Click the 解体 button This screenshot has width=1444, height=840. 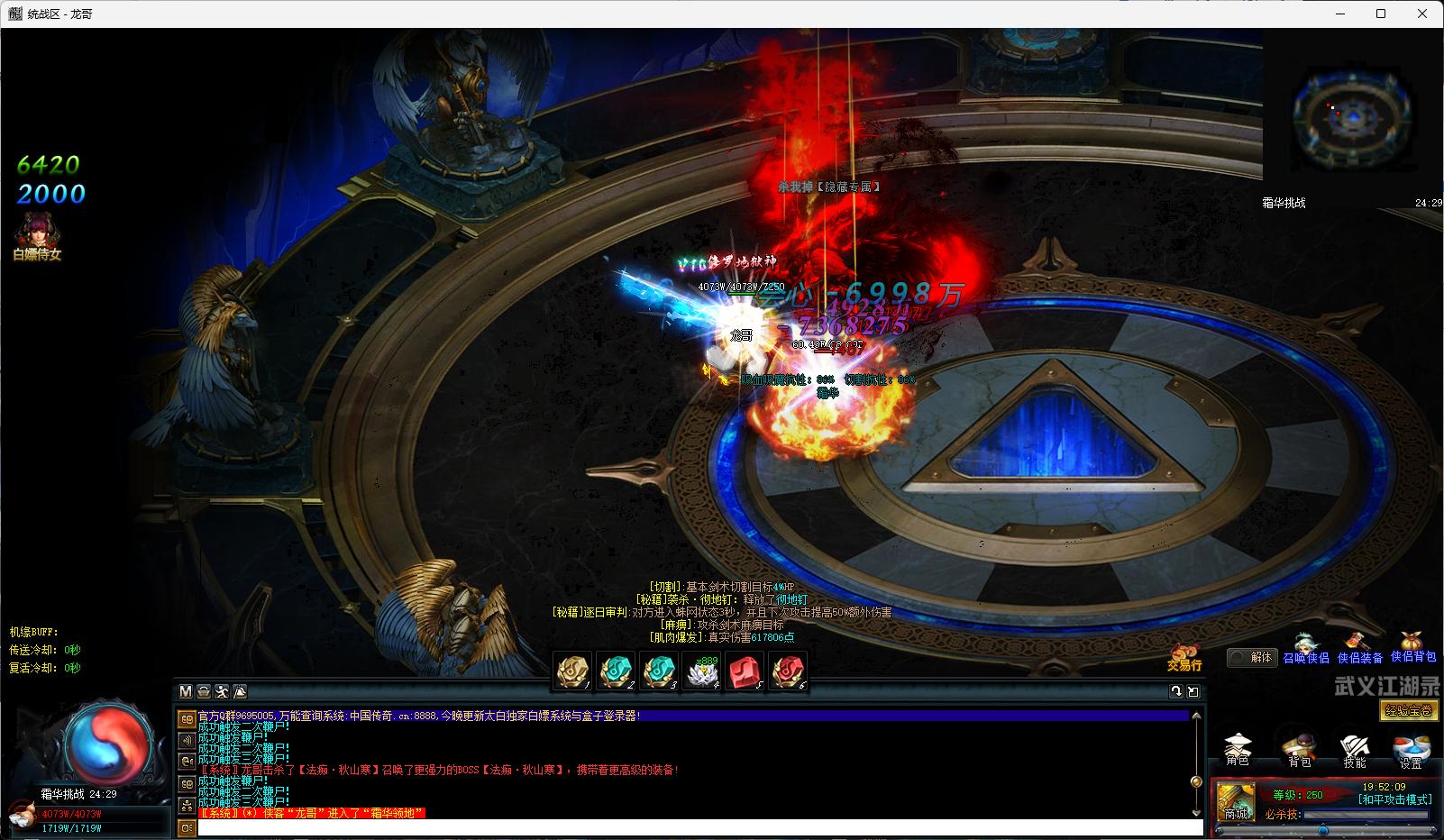tap(1252, 658)
